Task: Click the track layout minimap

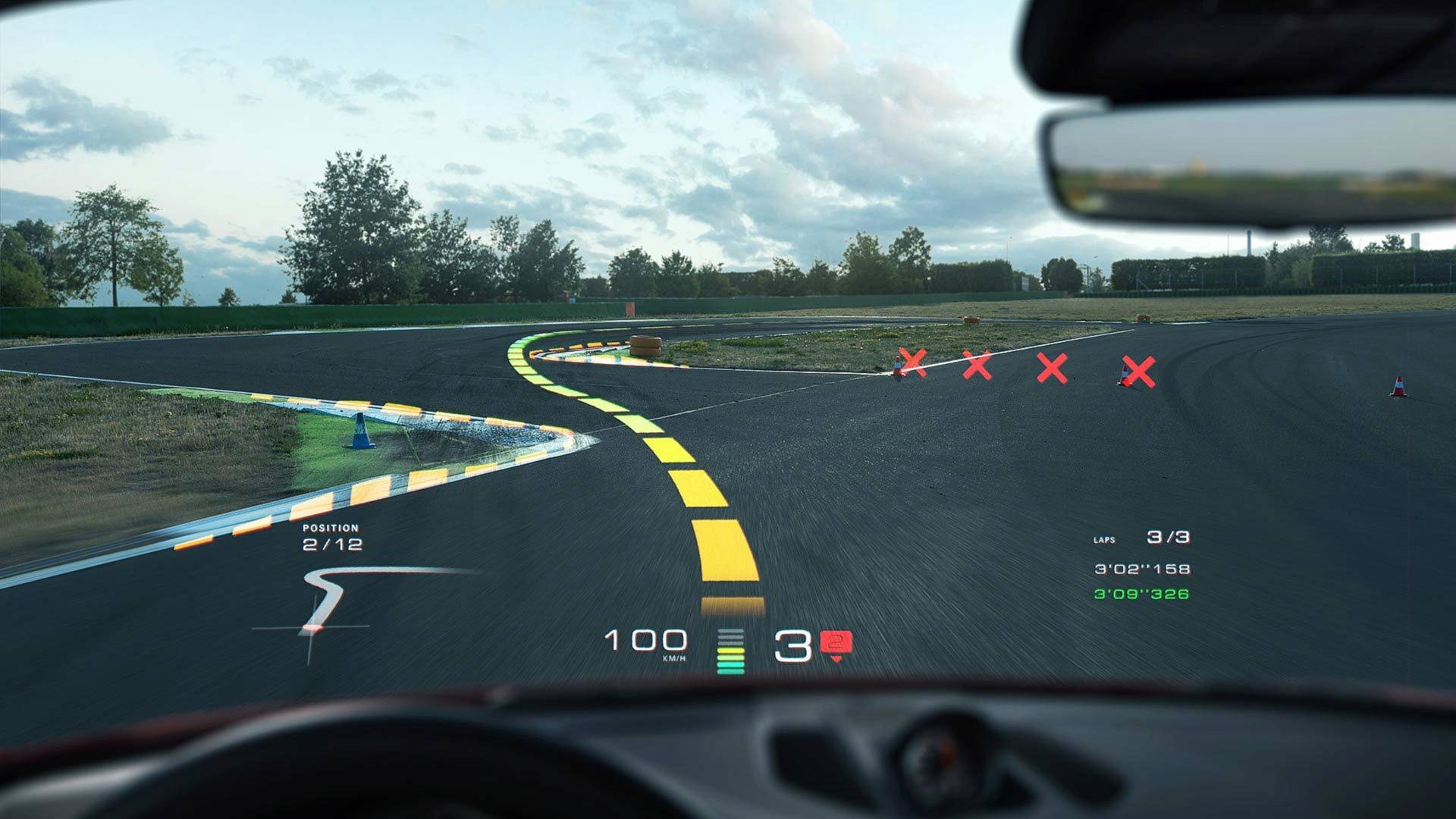Action: 326,603
